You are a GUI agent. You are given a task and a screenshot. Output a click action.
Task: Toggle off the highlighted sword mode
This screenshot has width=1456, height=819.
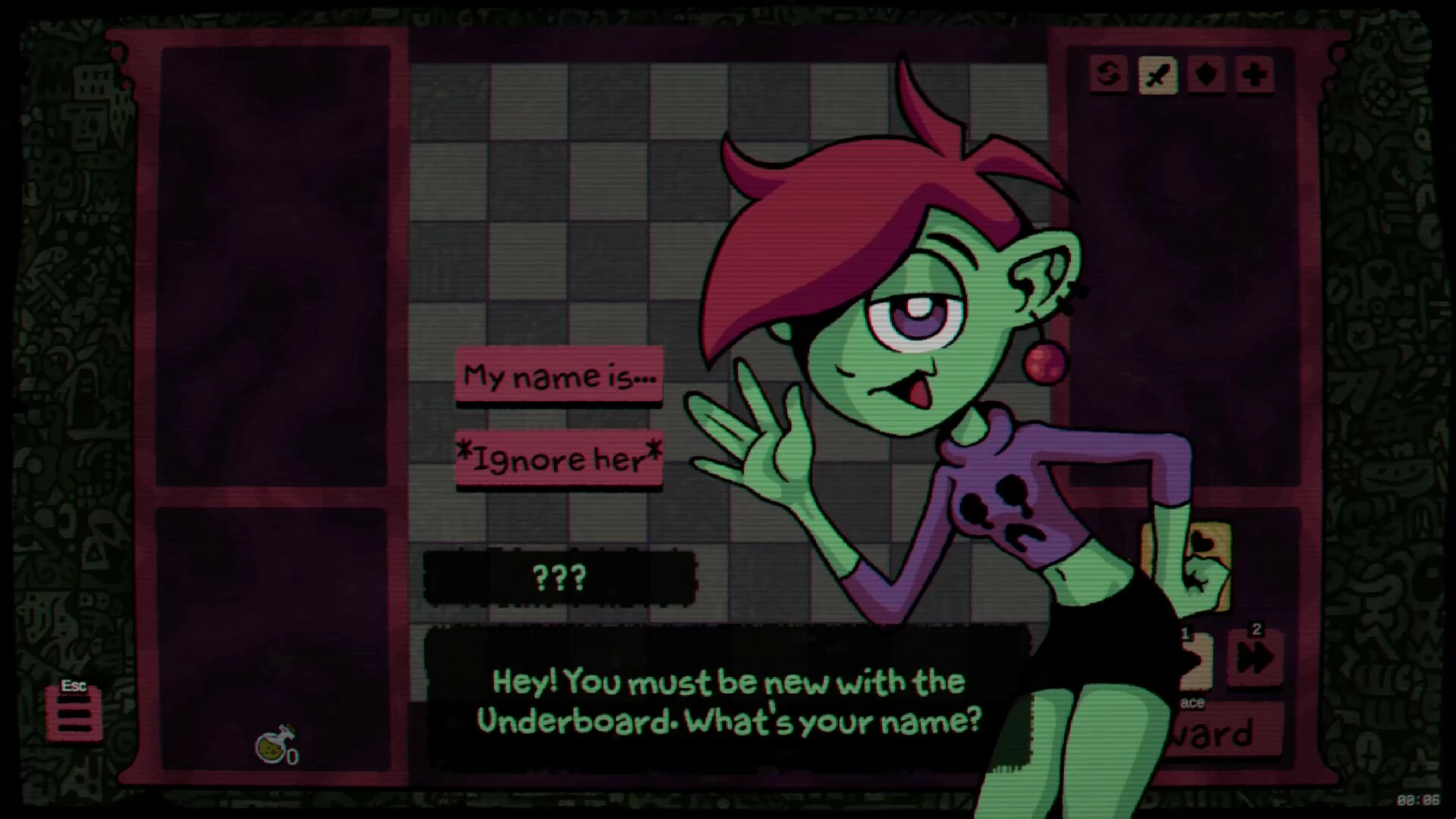pyautogui.click(x=1156, y=76)
